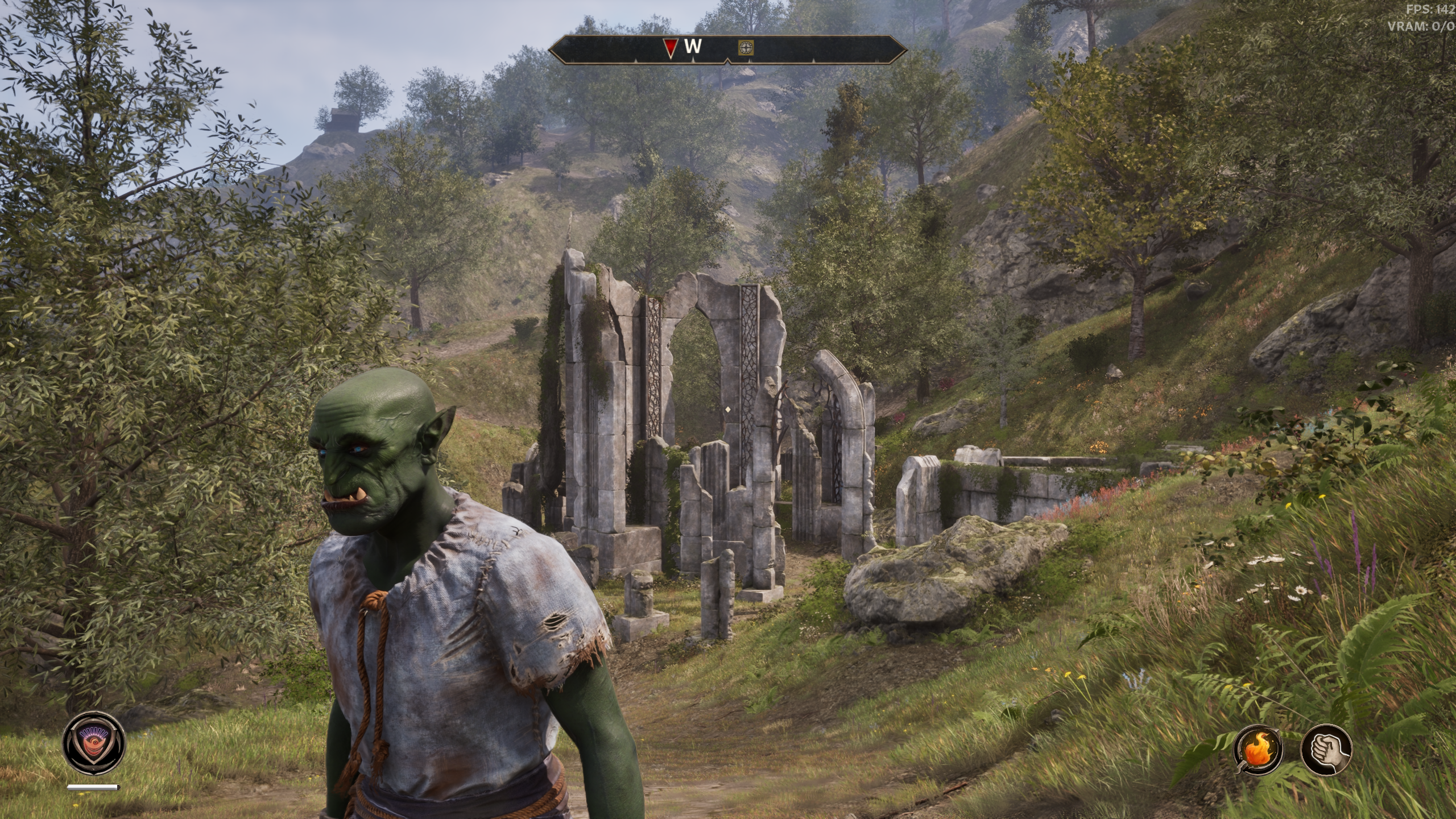Select the square location marker on the compass
The width and height of the screenshot is (1456, 819).
pyautogui.click(x=746, y=48)
